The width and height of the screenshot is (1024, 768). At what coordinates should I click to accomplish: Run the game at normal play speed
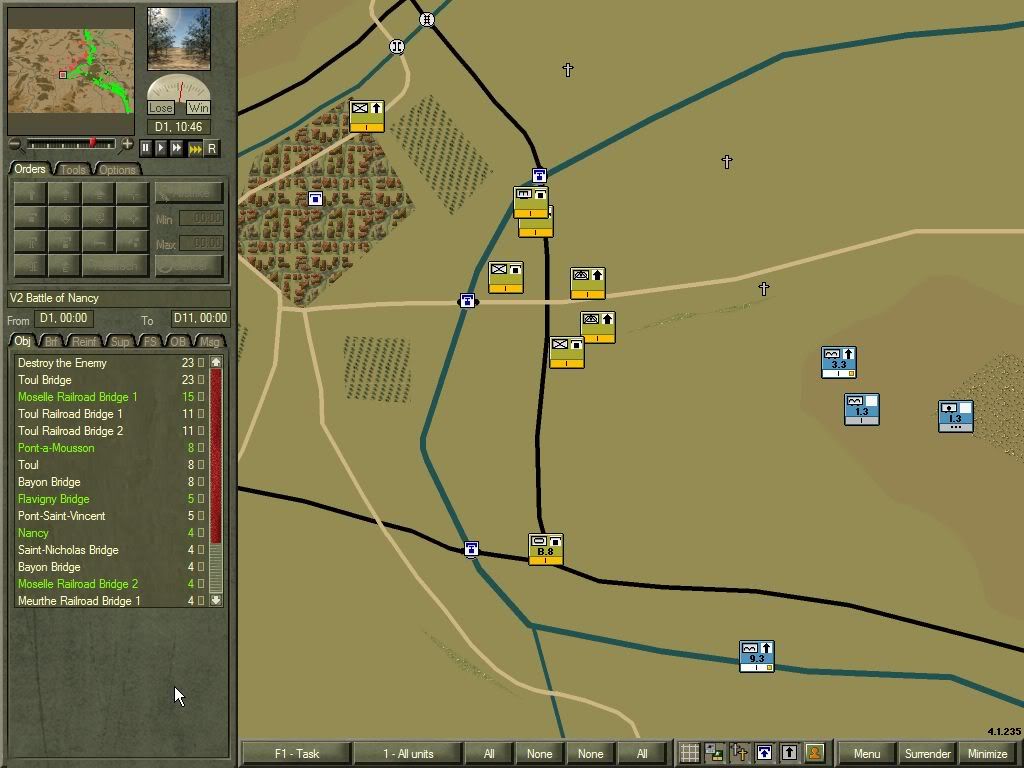click(161, 148)
